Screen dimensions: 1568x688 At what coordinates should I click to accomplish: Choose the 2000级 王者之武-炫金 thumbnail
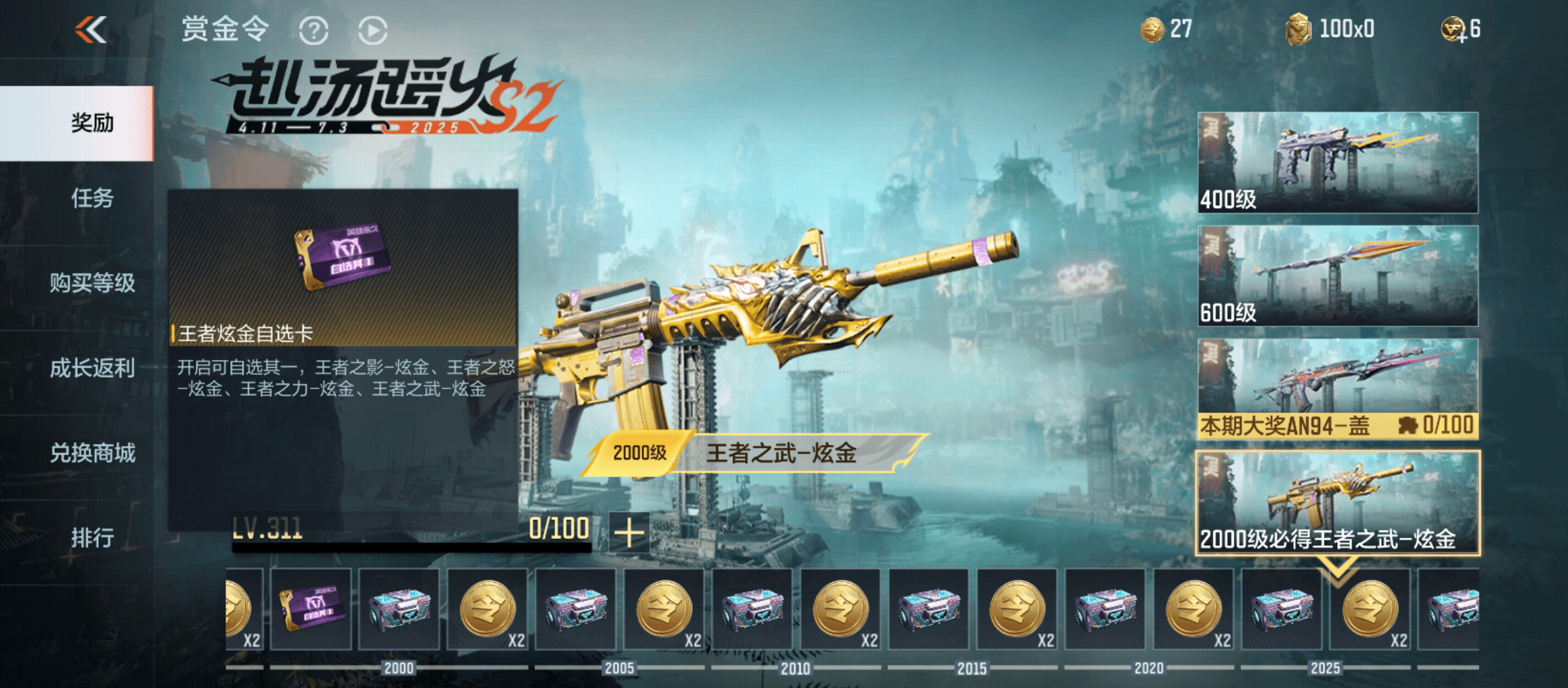pyautogui.click(x=1337, y=502)
